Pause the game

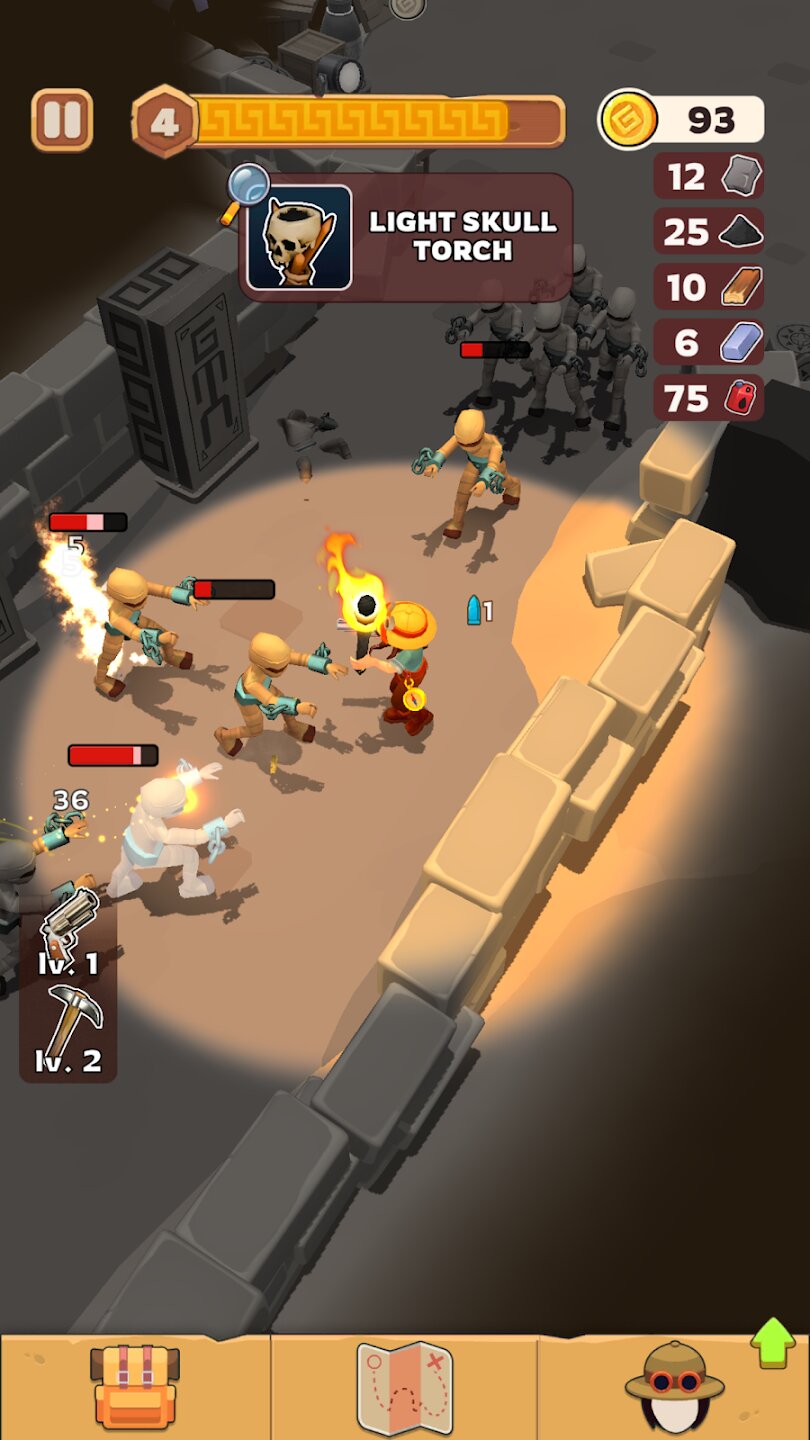pyautogui.click(x=62, y=120)
